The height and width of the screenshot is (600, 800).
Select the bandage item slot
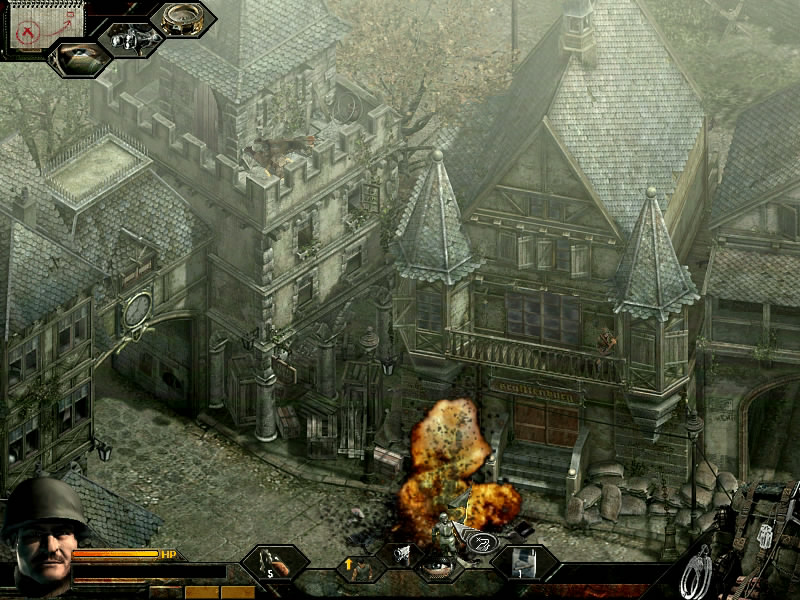click(x=524, y=563)
